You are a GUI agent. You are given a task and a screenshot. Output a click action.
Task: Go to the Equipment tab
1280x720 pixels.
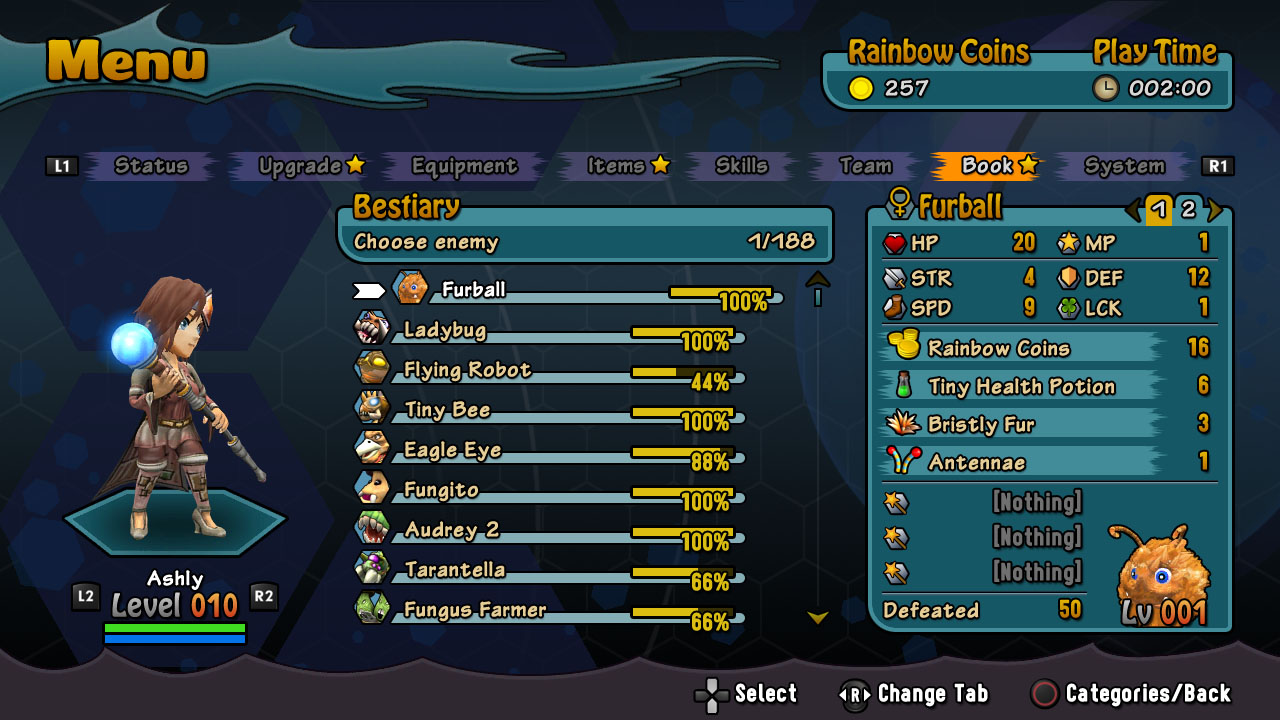click(x=464, y=166)
